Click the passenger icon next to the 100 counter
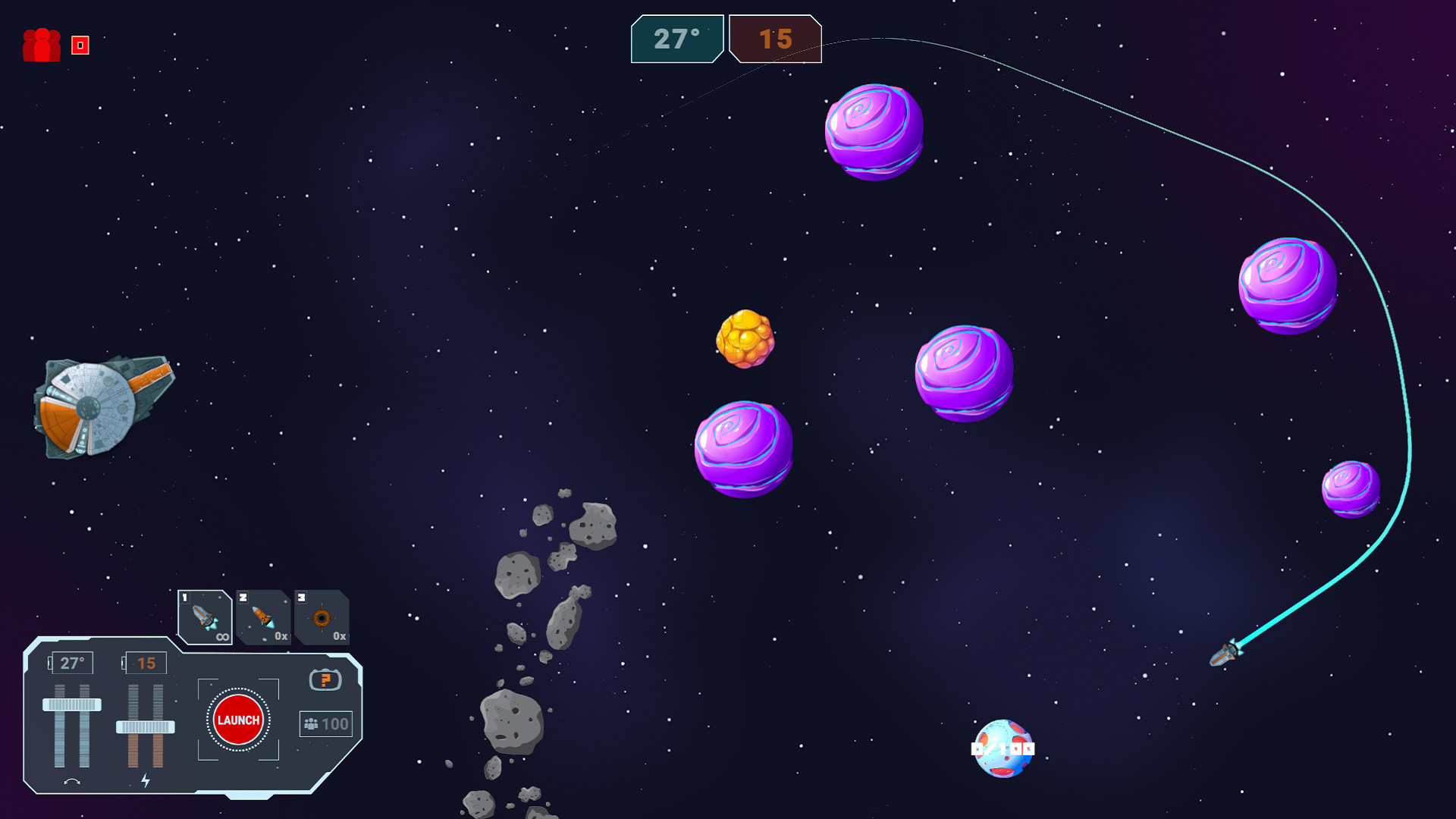Viewport: 1456px width, 819px height. click(x=311, y=723)
